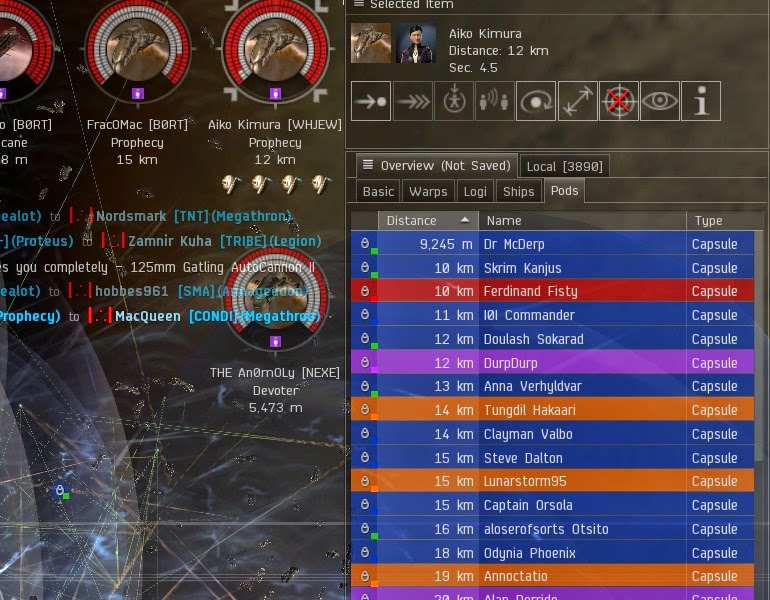Switch to the Basic overview tab
The image size is (770, 600).
pos(378,191)
